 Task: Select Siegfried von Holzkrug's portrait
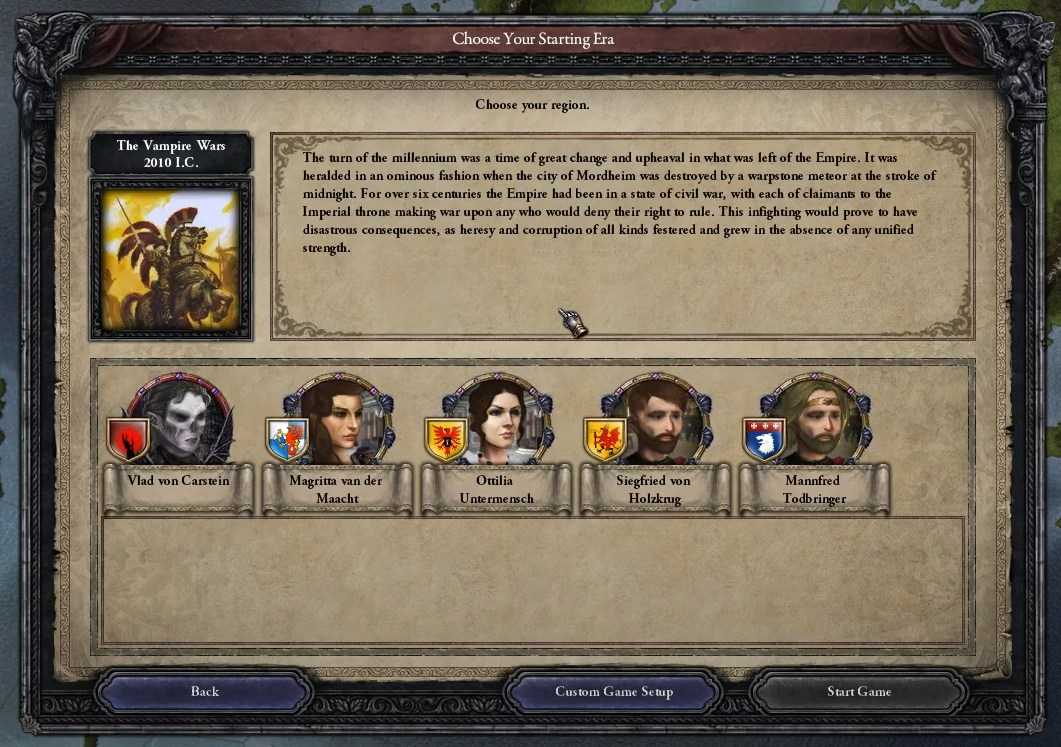(656, 421)
